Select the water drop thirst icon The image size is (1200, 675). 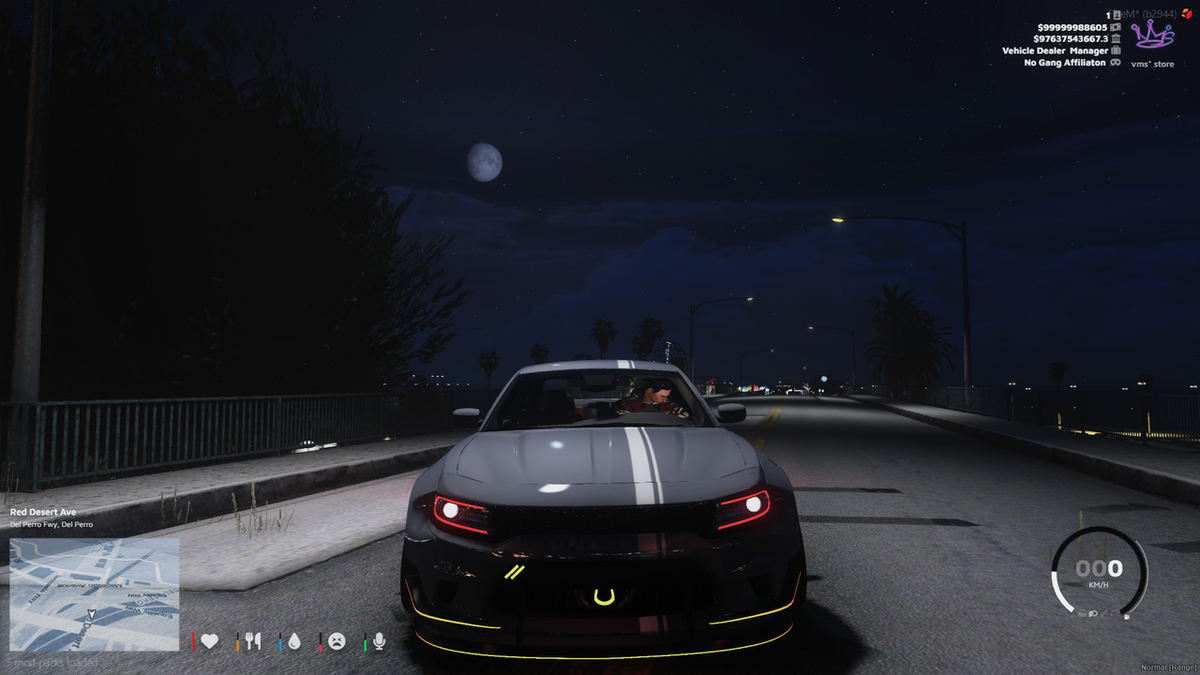click(294, 641)
